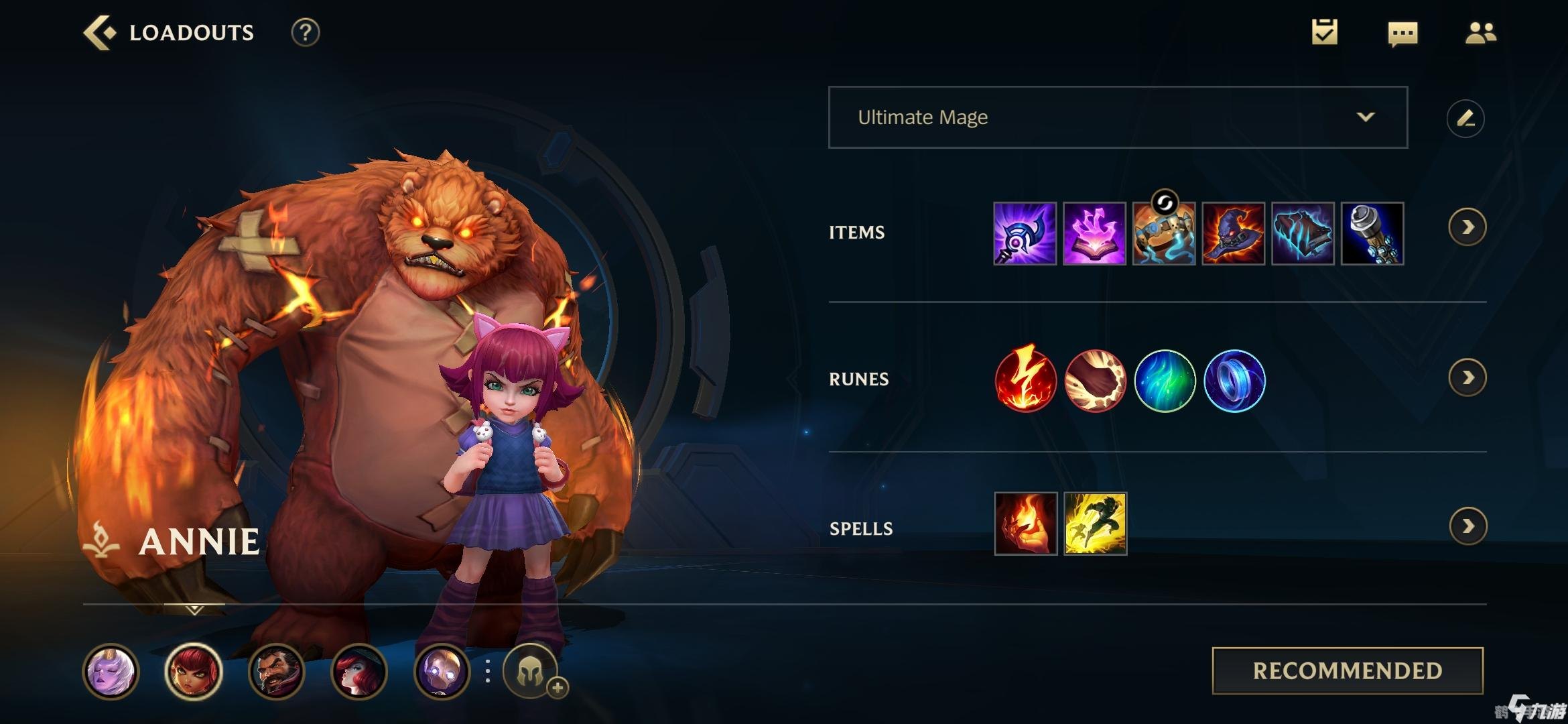Open the friends list icon
Viewport: 1568px width, 724px height.
point(1480,32)
